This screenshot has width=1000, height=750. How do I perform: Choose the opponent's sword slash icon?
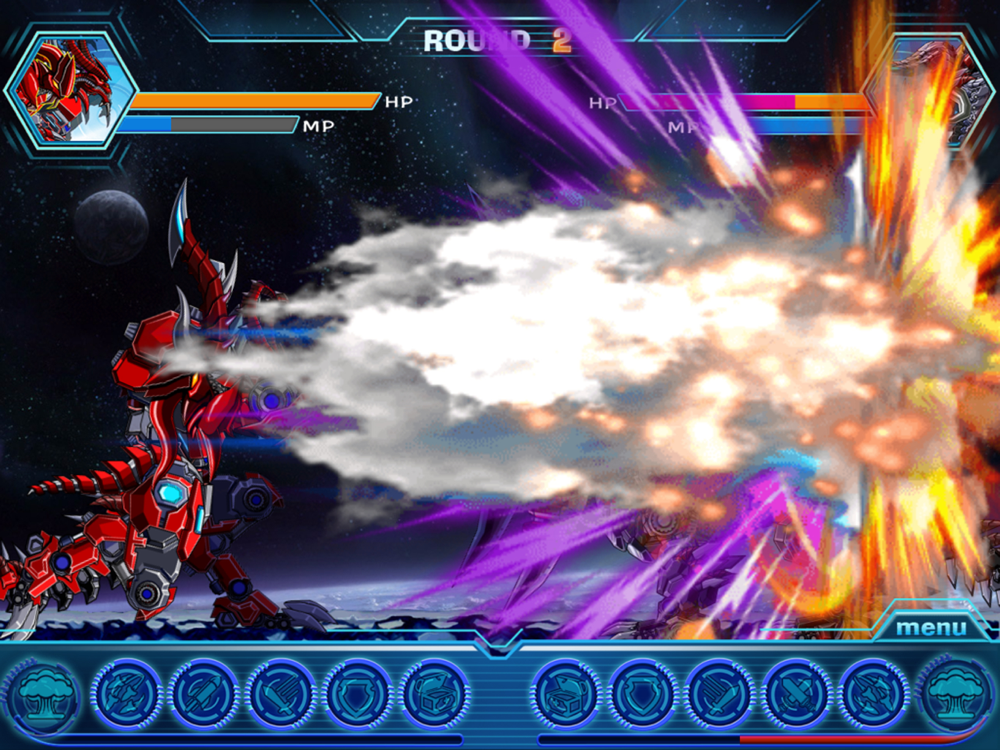coord(721,693)
